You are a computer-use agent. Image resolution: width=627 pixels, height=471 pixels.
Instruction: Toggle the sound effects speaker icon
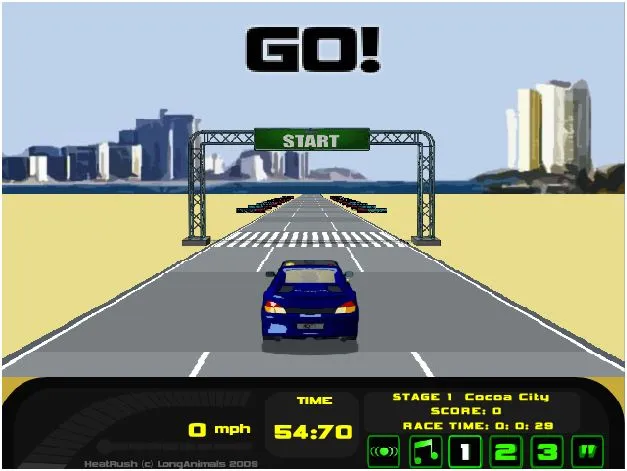pyautogui.click(x=381, y=450)
